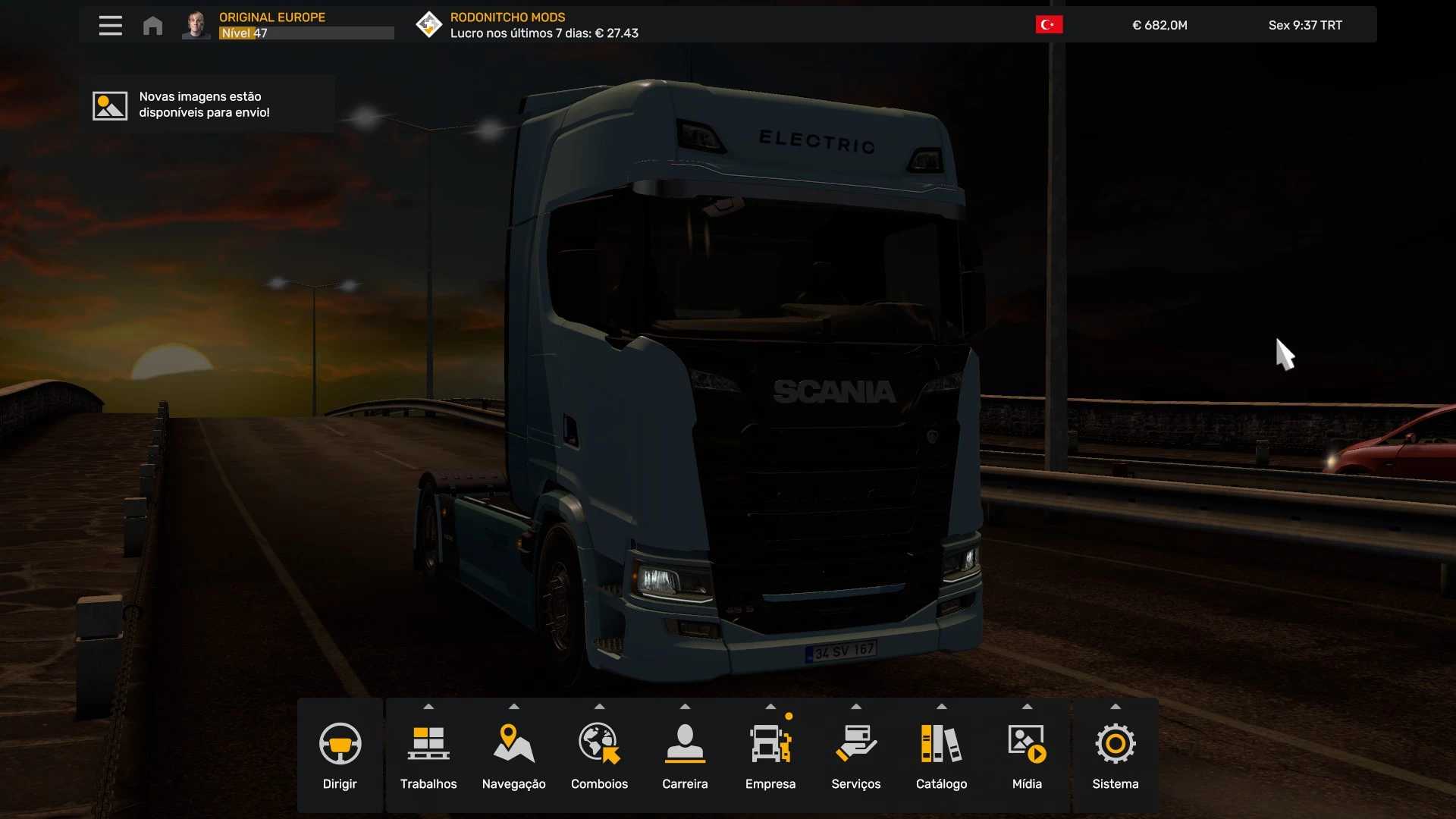Start driving with the Dirigir button
The image size is (1456, 819).
[340, 755]
